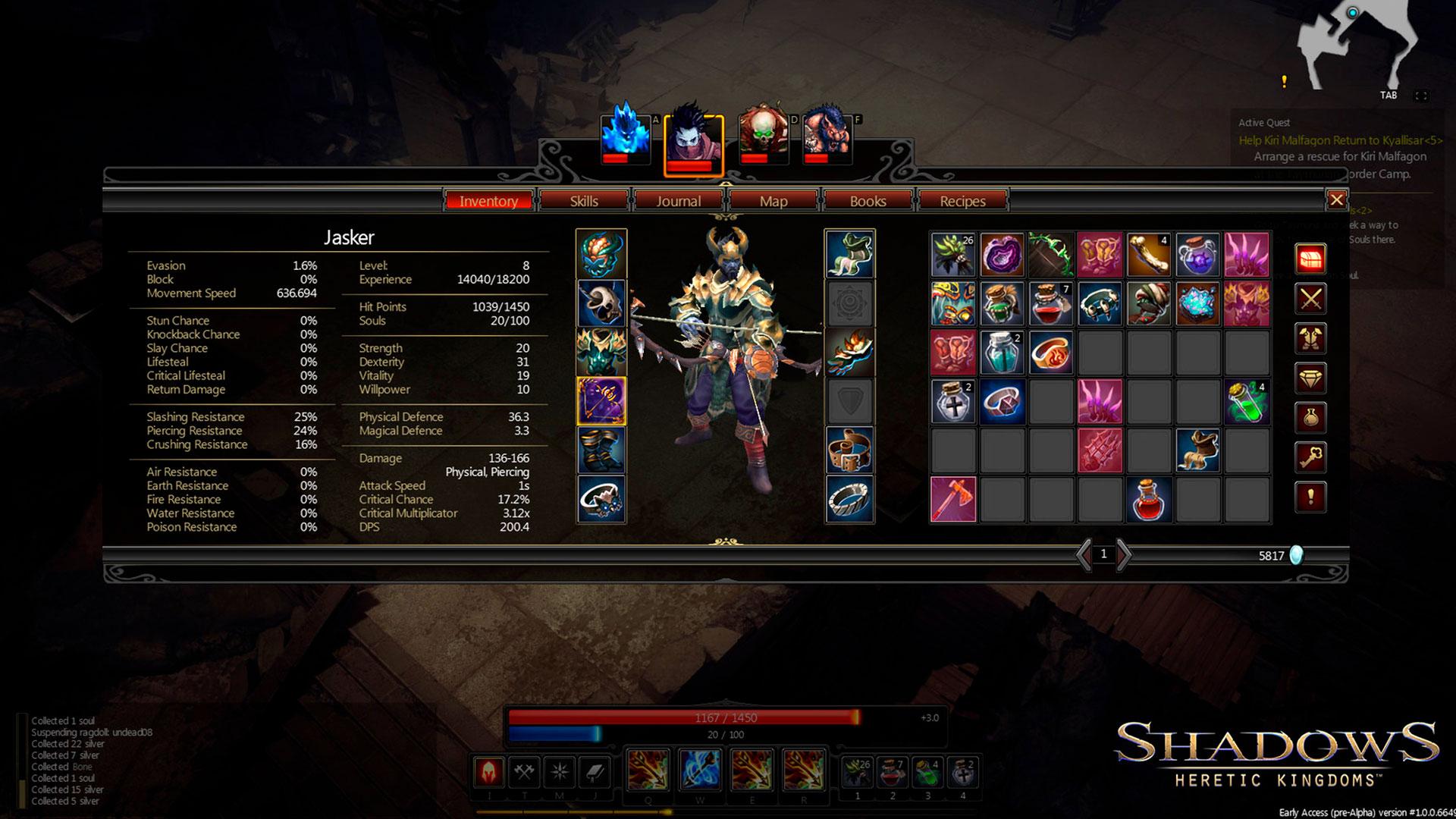This screenshot has width=1456, height=819.
Task: Show the Map tab
Action: tap(773, 201)
